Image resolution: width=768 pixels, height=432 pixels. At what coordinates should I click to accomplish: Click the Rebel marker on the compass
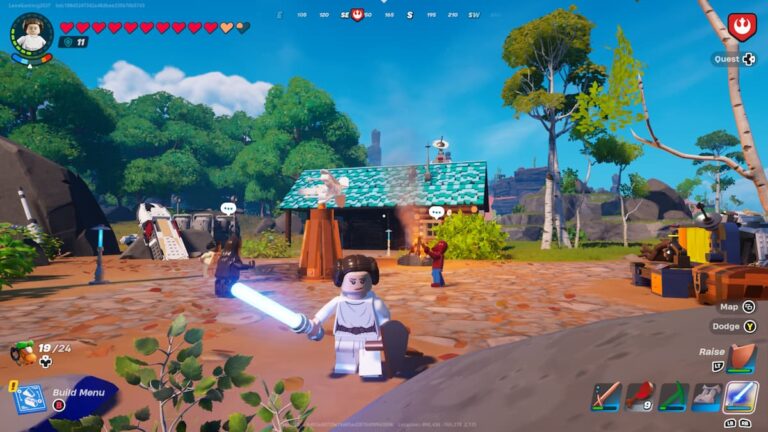pos(357,15)
